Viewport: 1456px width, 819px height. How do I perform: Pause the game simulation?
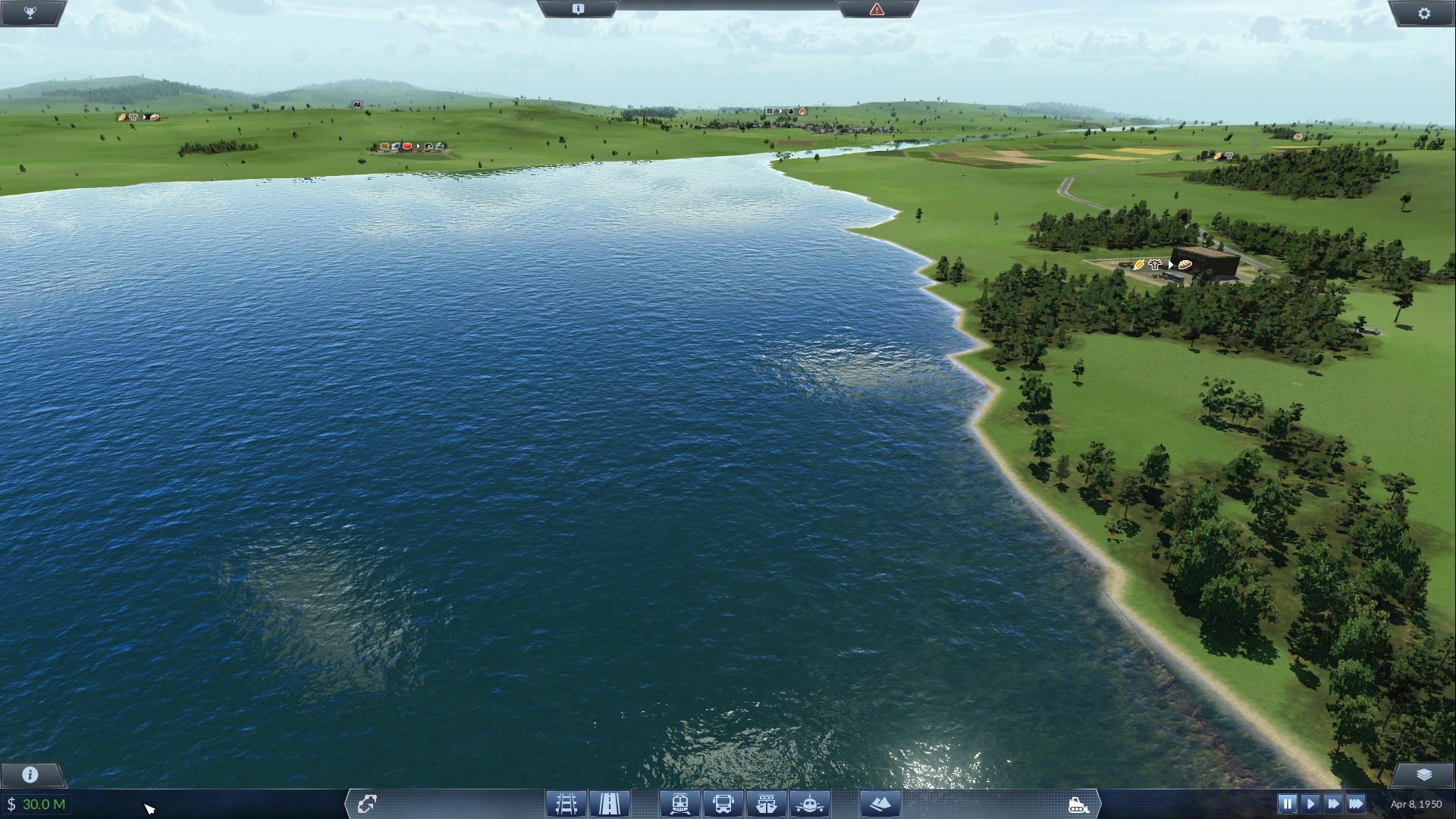click(x=1287, y=804)
